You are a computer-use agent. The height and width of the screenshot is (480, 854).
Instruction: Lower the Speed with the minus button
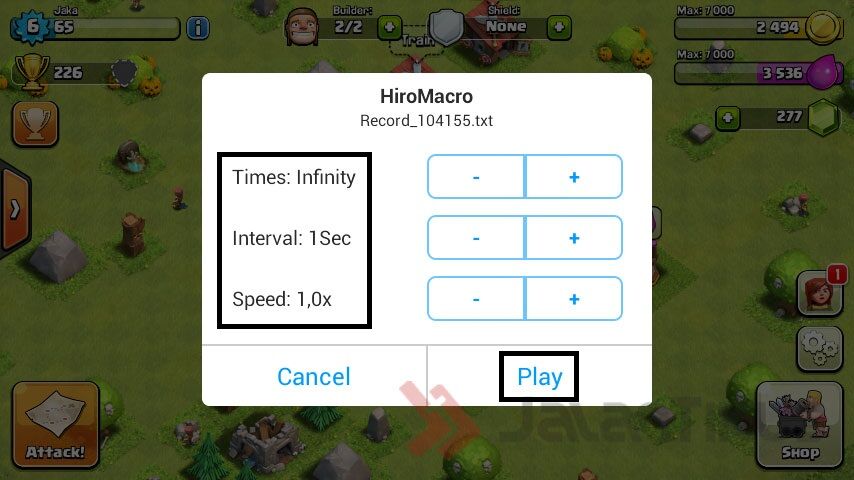tap(476, 299)
